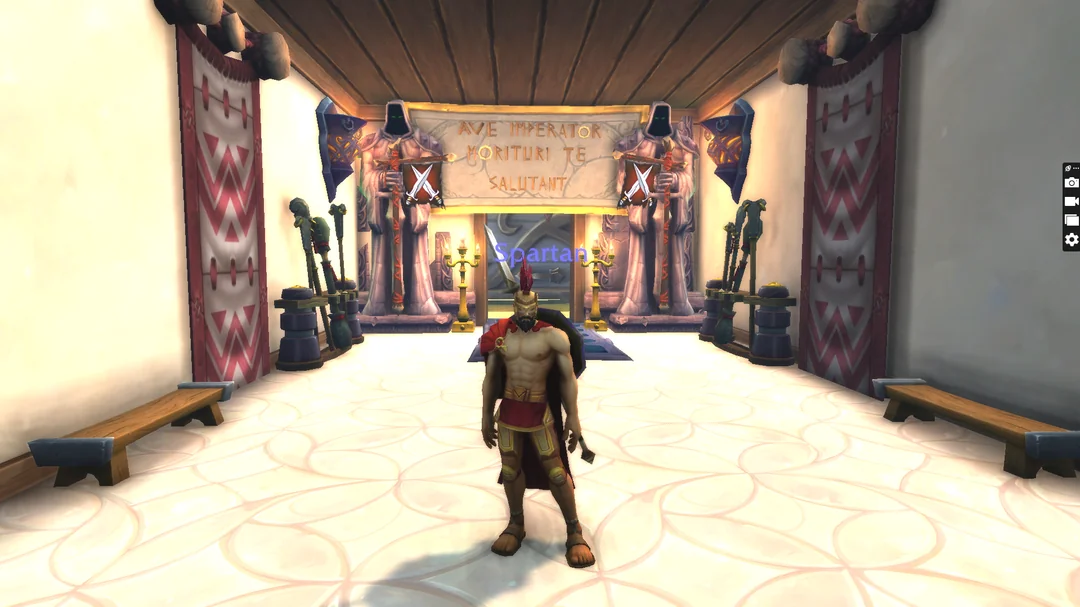This screenshot has height=607, width=1080.
Task: Take a screenshot with the camera icon
Action: pyautogui.click(x=1071, y=182)
